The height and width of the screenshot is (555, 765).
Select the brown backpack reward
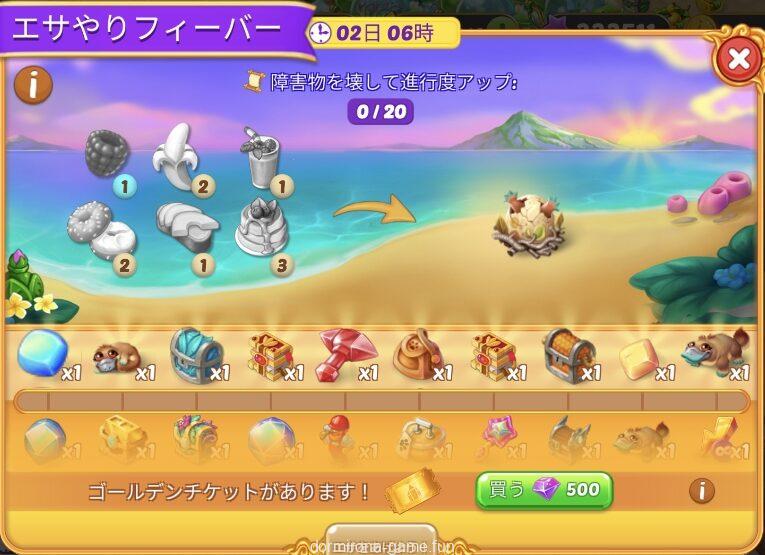pyautogui.click(x=418, y=354)
